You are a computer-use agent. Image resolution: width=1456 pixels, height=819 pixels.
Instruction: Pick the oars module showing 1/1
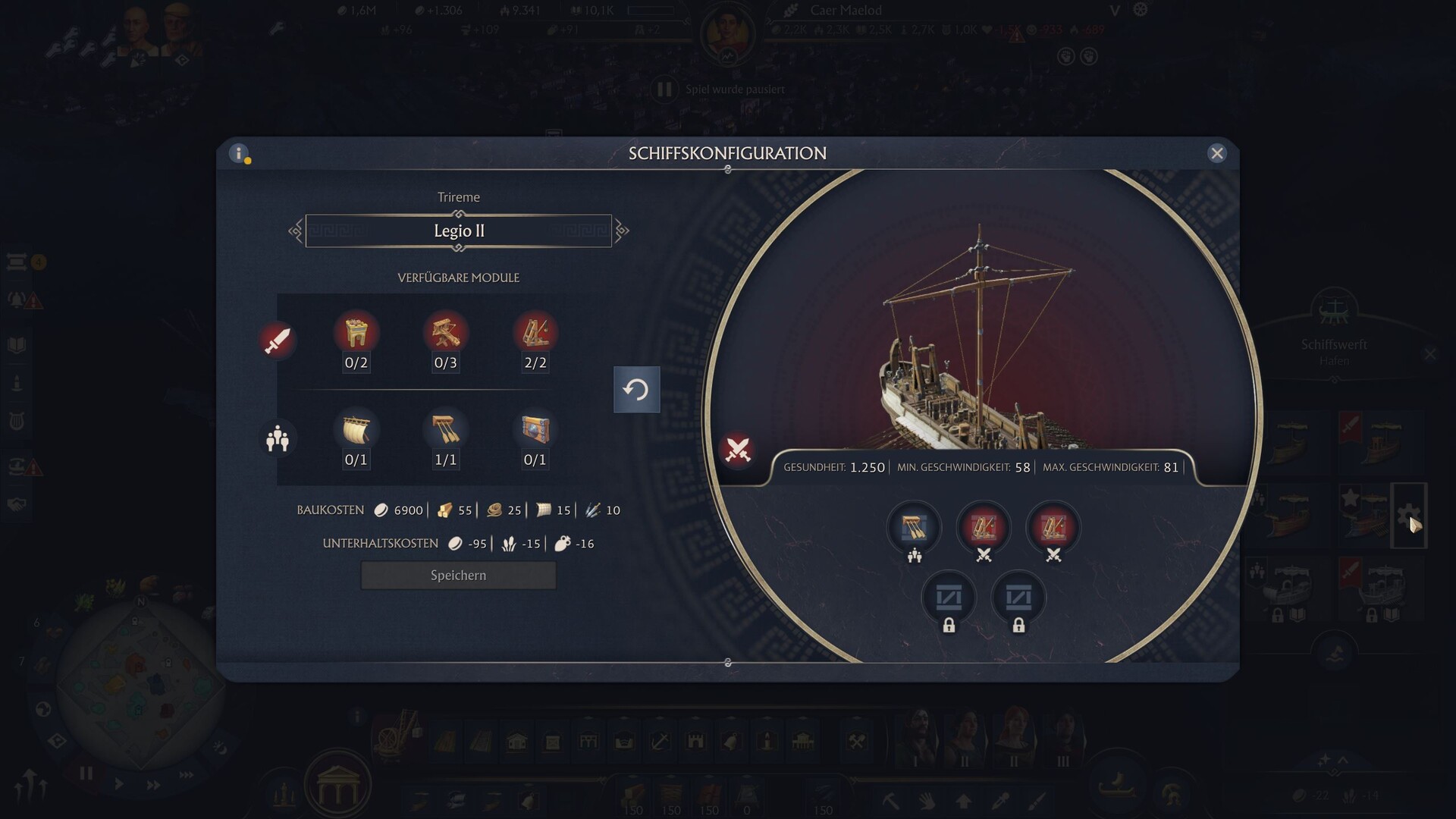pyautogui.click(x=445, y=431)
